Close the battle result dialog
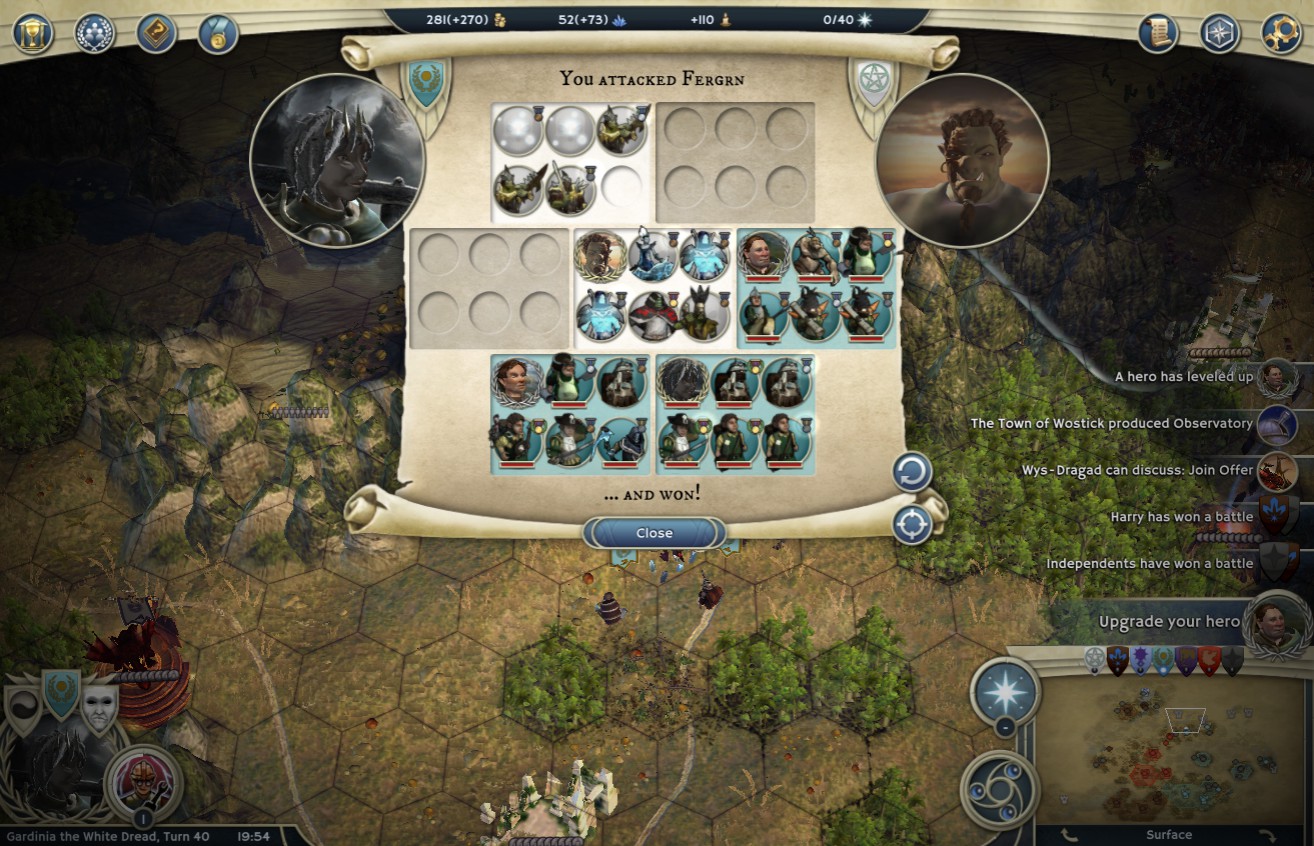The image size is (1314, 846). coord(654,533)
